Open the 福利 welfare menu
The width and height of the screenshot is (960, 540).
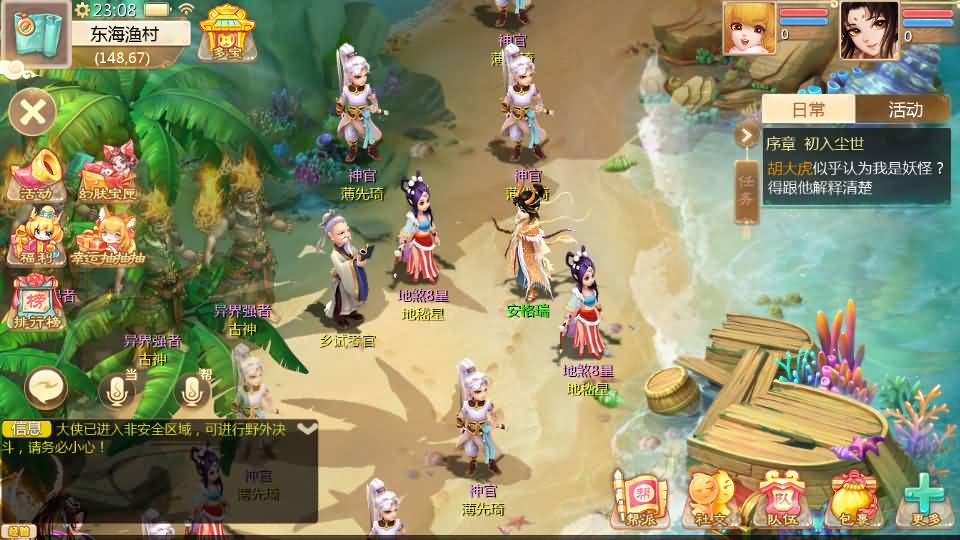36,237
